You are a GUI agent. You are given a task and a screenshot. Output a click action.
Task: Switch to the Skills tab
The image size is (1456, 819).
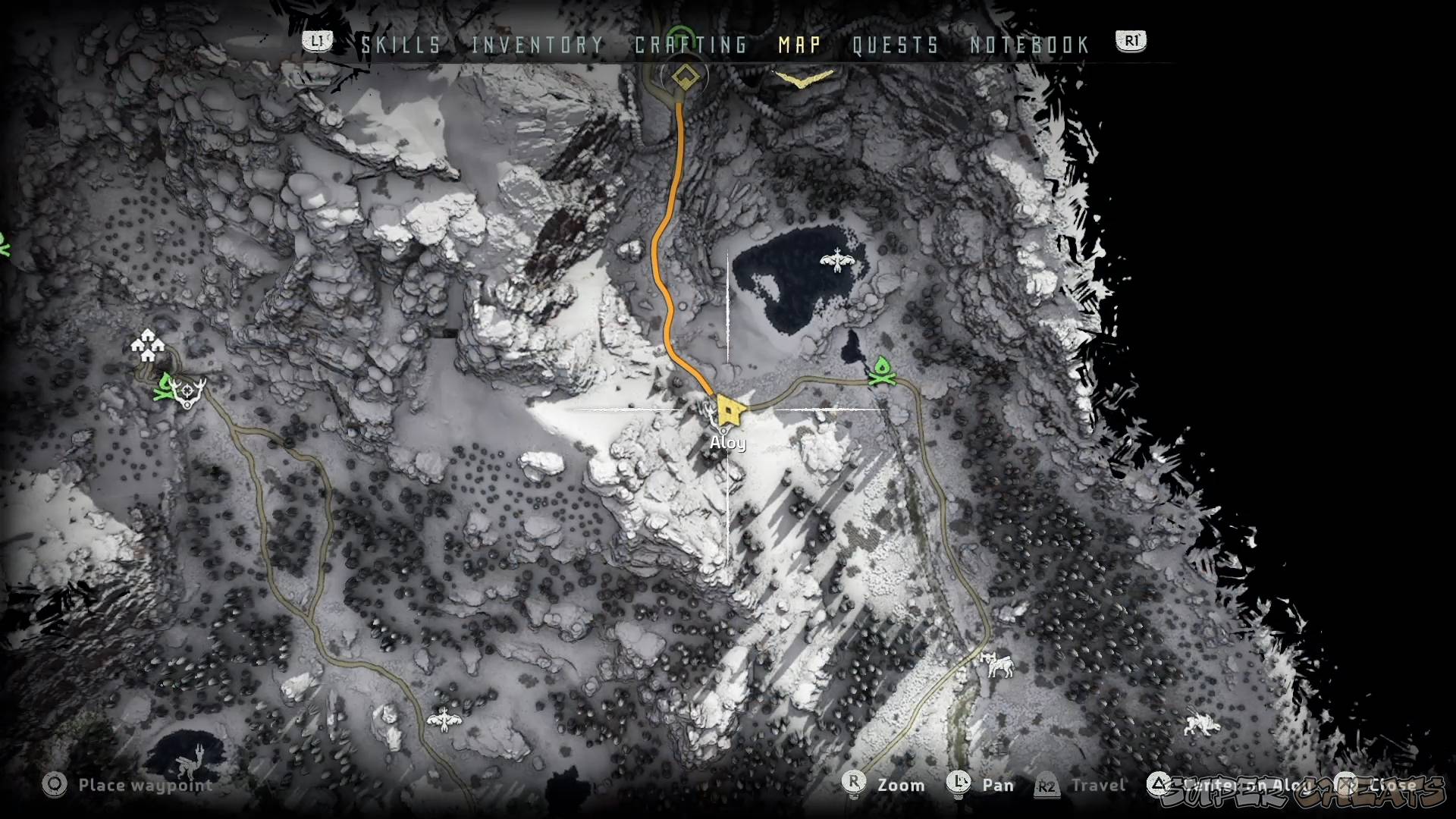[x=401, y=45]
